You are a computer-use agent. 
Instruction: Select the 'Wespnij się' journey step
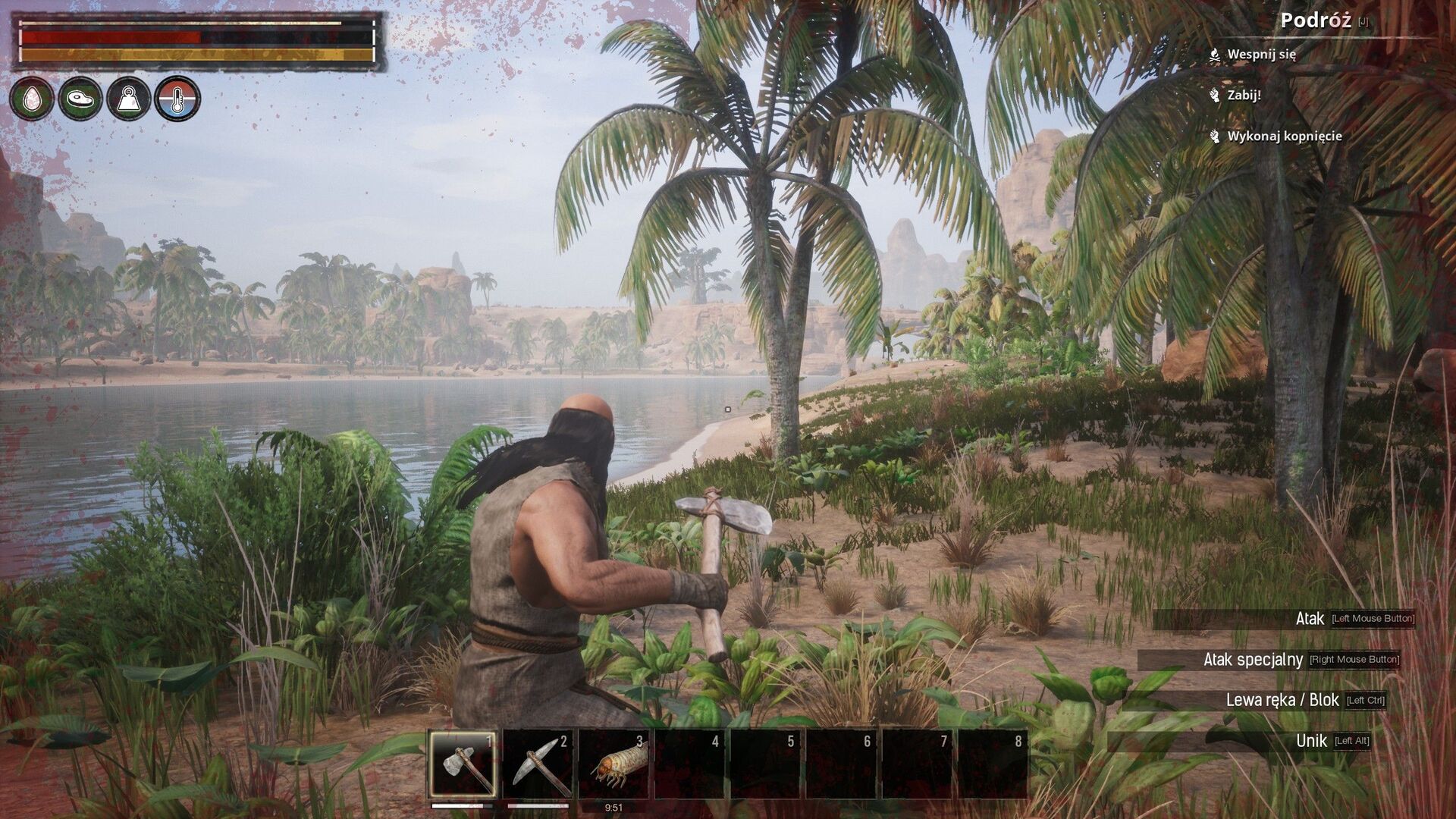point(1261,55)
